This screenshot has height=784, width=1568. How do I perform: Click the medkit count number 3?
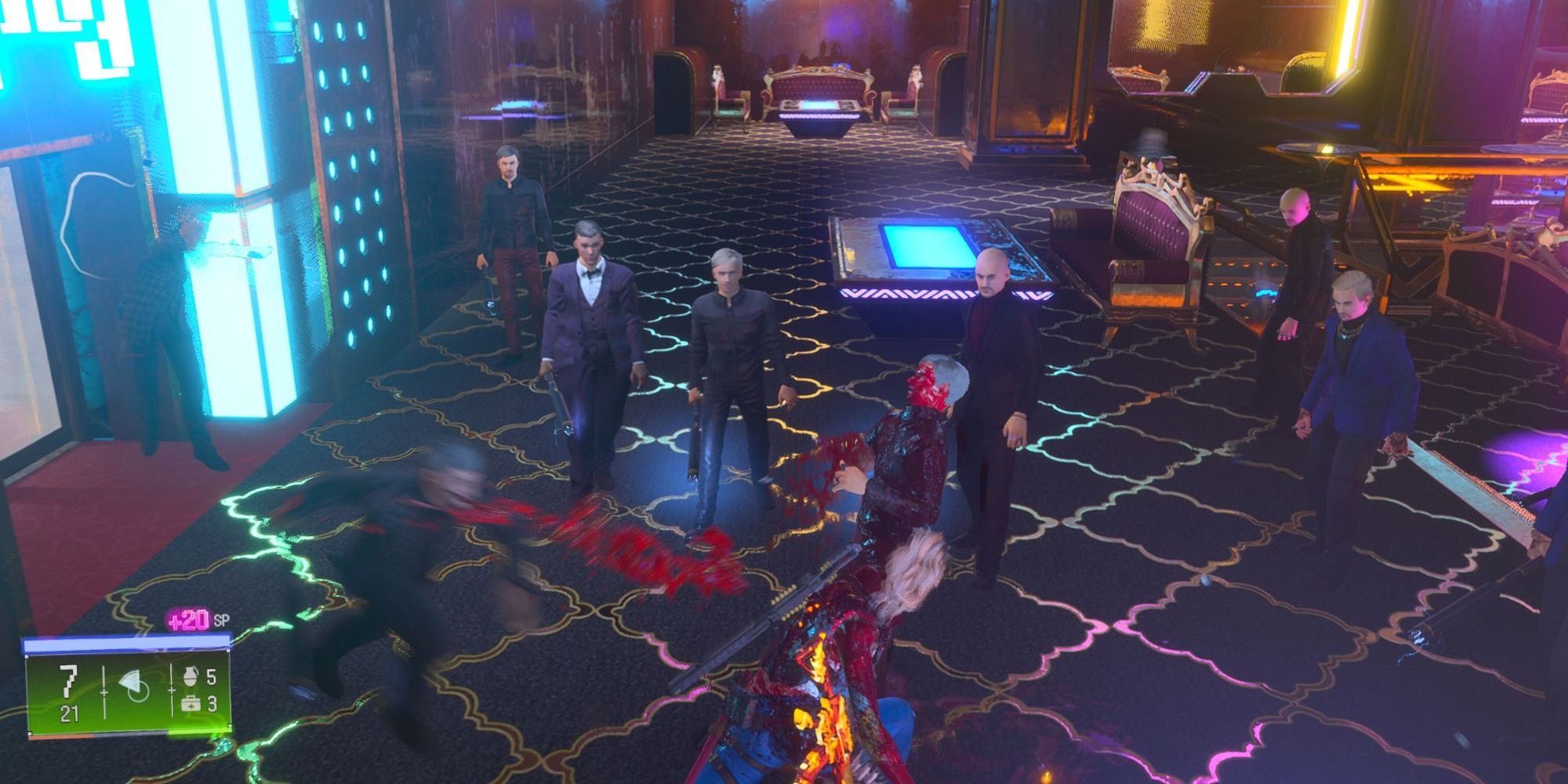point(212,706)
